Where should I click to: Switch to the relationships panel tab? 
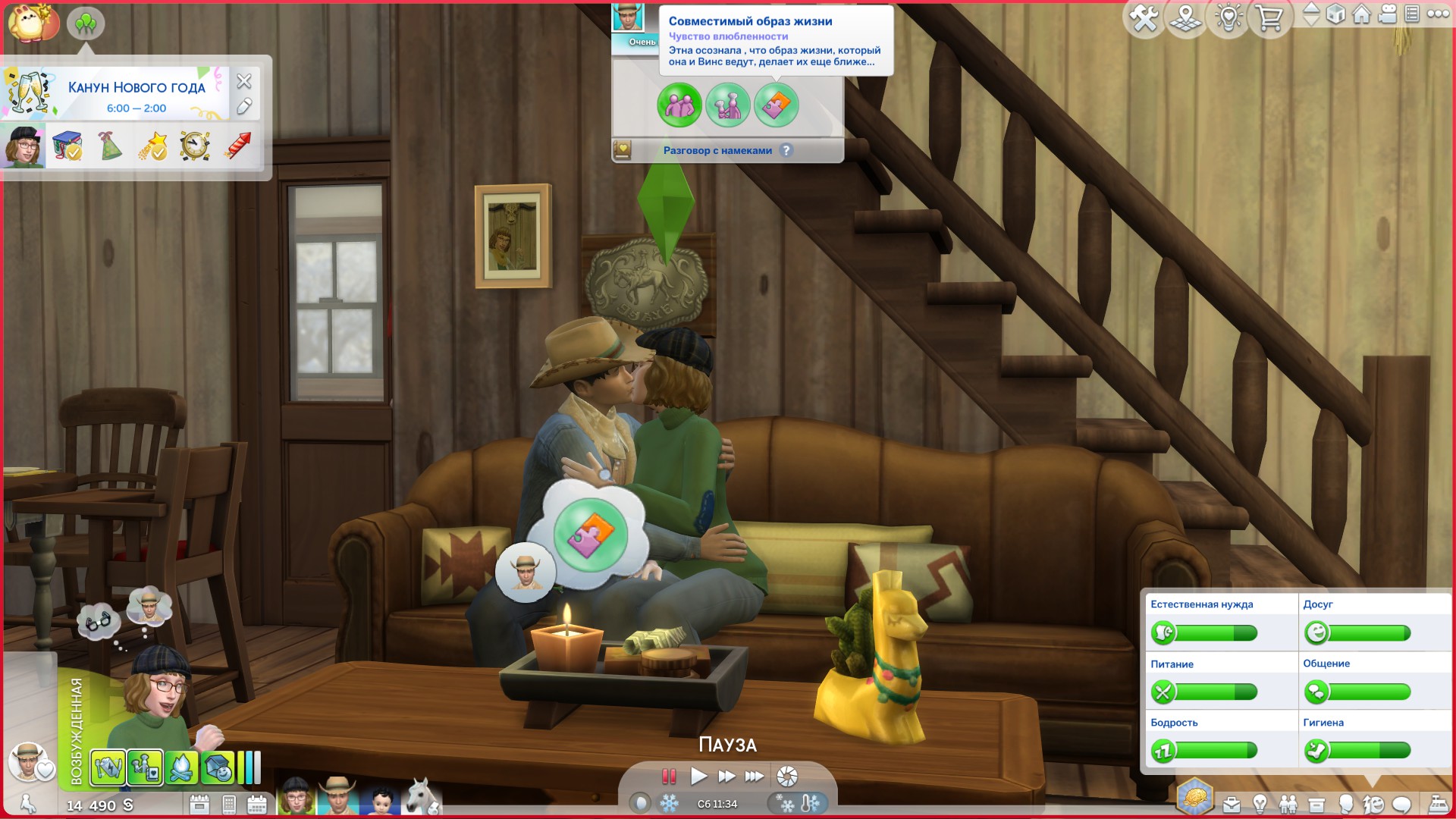1288,804
